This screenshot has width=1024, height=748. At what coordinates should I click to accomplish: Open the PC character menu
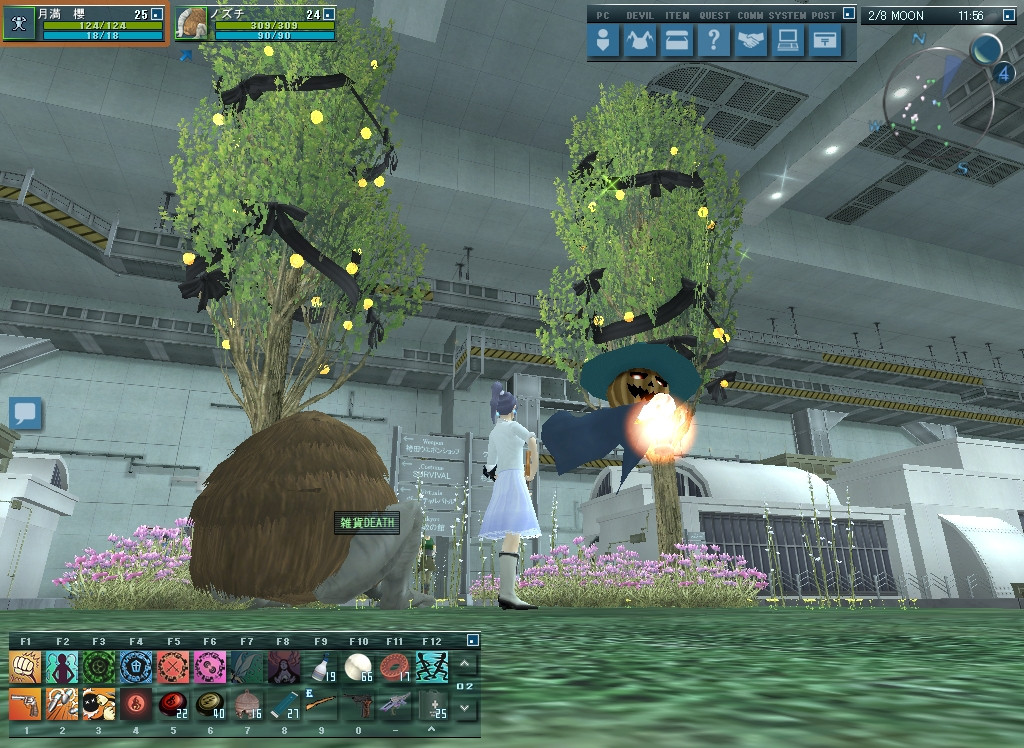point(603,41)
